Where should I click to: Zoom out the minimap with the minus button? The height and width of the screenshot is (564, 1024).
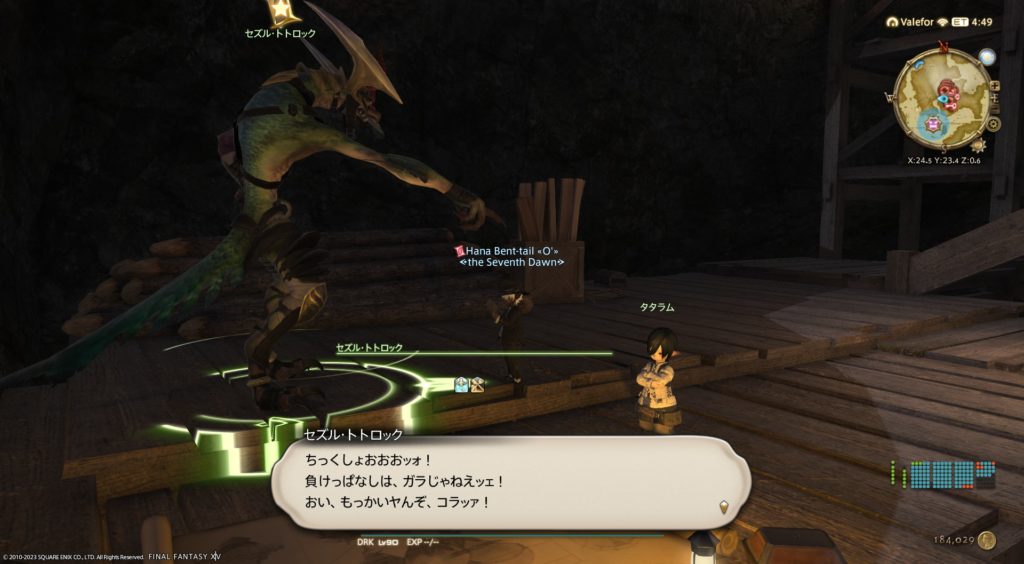[x=995, y=108]
